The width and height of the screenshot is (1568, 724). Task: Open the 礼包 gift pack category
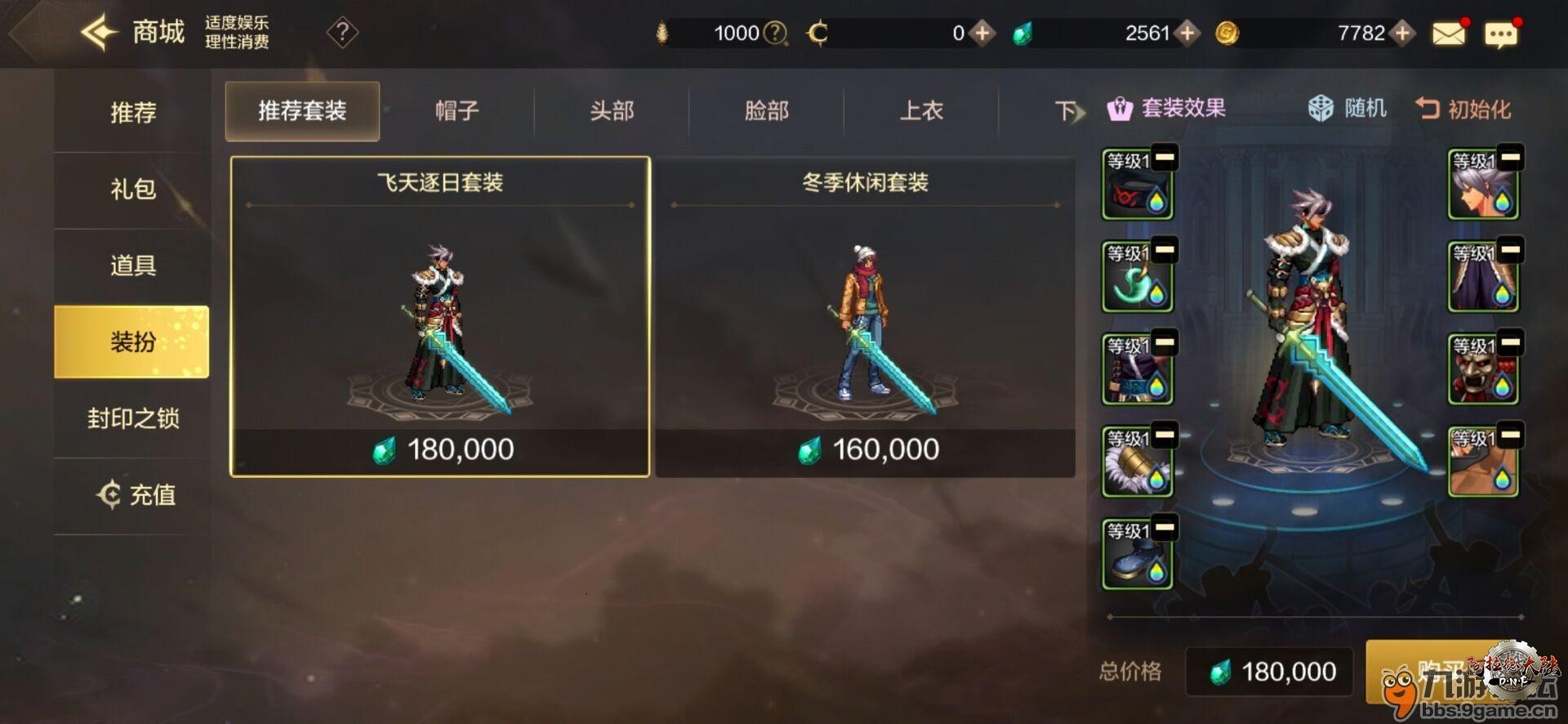[x=132, y=189]
